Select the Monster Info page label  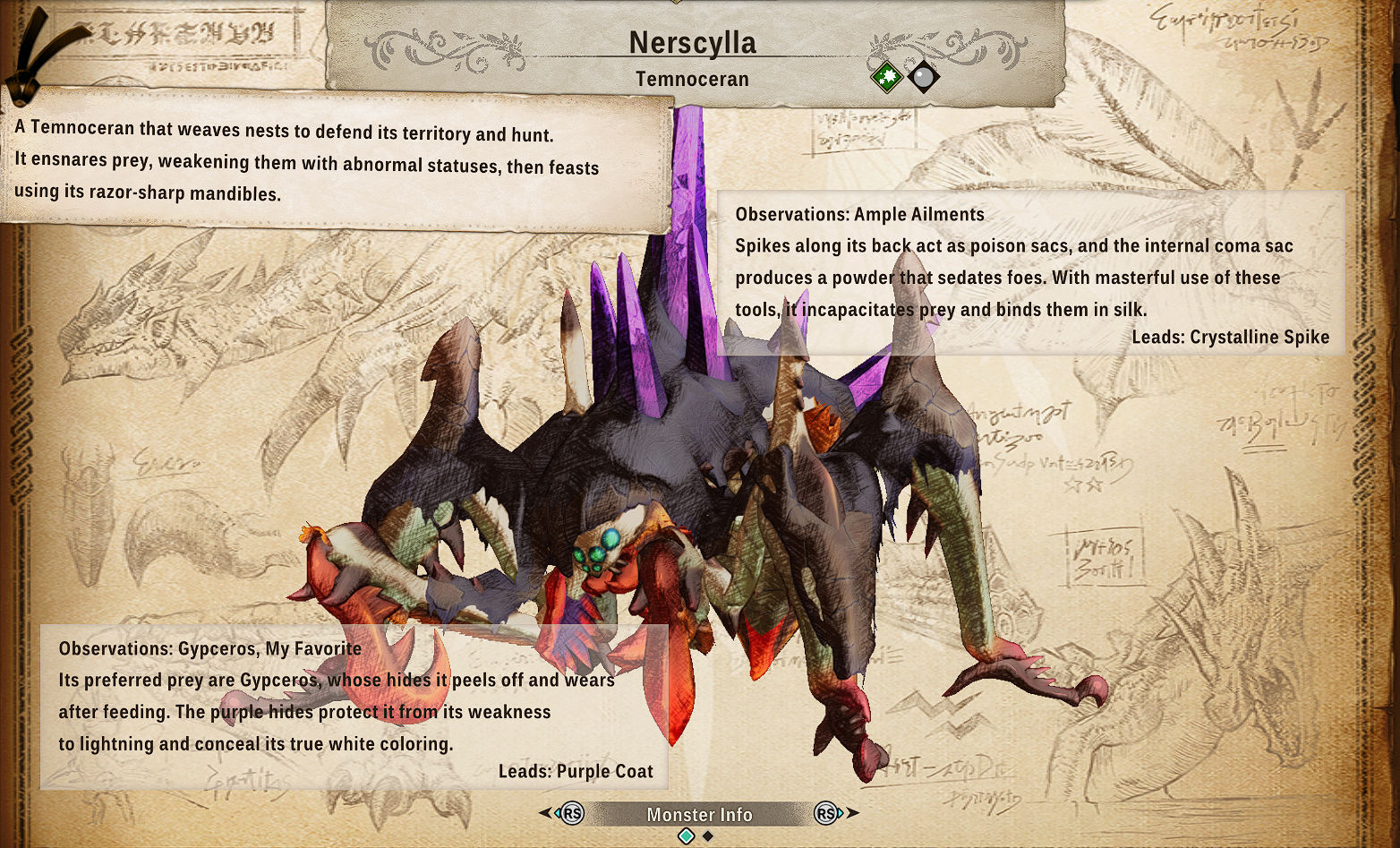(x=699, y=814)
